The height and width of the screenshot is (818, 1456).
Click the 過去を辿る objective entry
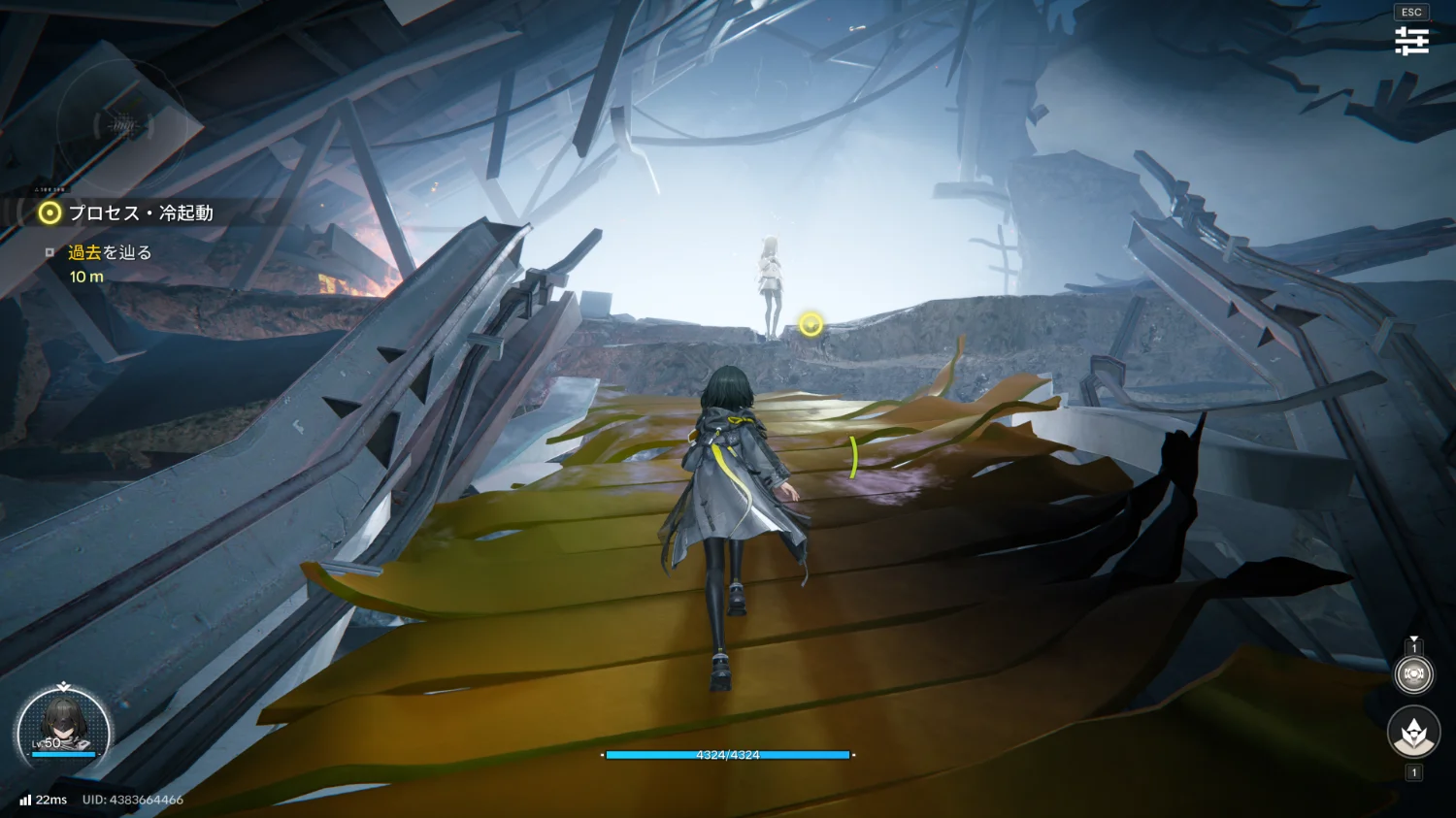(109, 253)
